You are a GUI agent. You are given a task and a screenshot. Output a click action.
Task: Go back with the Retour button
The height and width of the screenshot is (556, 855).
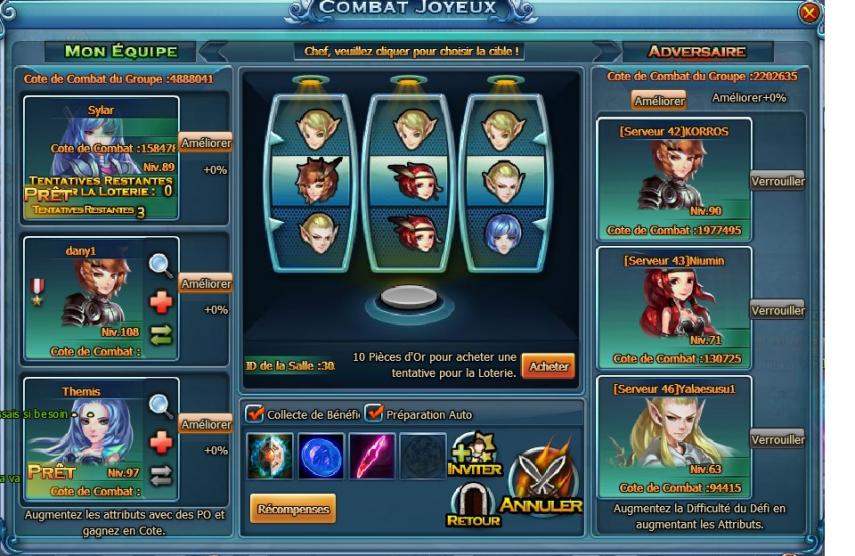click(x=472, y=505)
